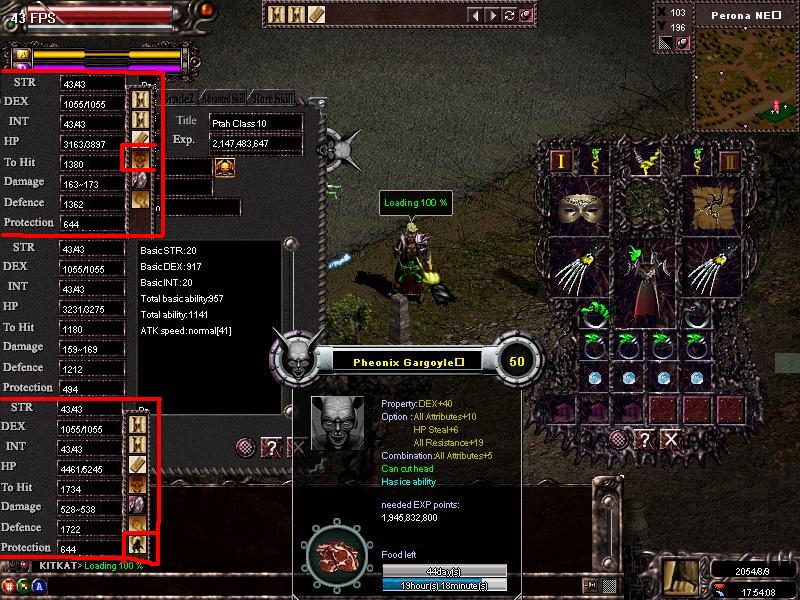Select the Title field showing Ptah Class:10

point(255,121)
